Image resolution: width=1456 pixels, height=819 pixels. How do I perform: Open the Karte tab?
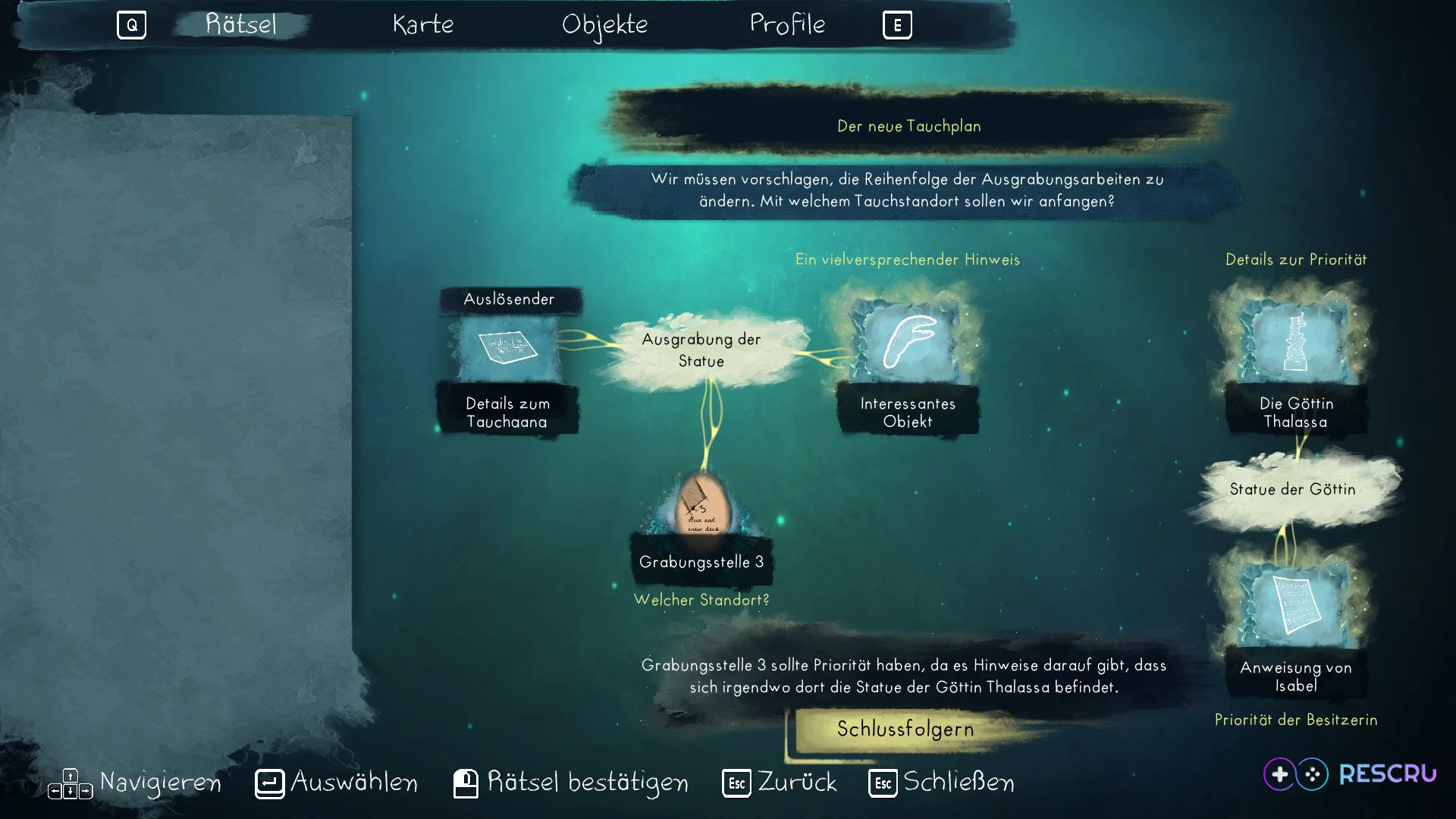(x=423, y=24)
